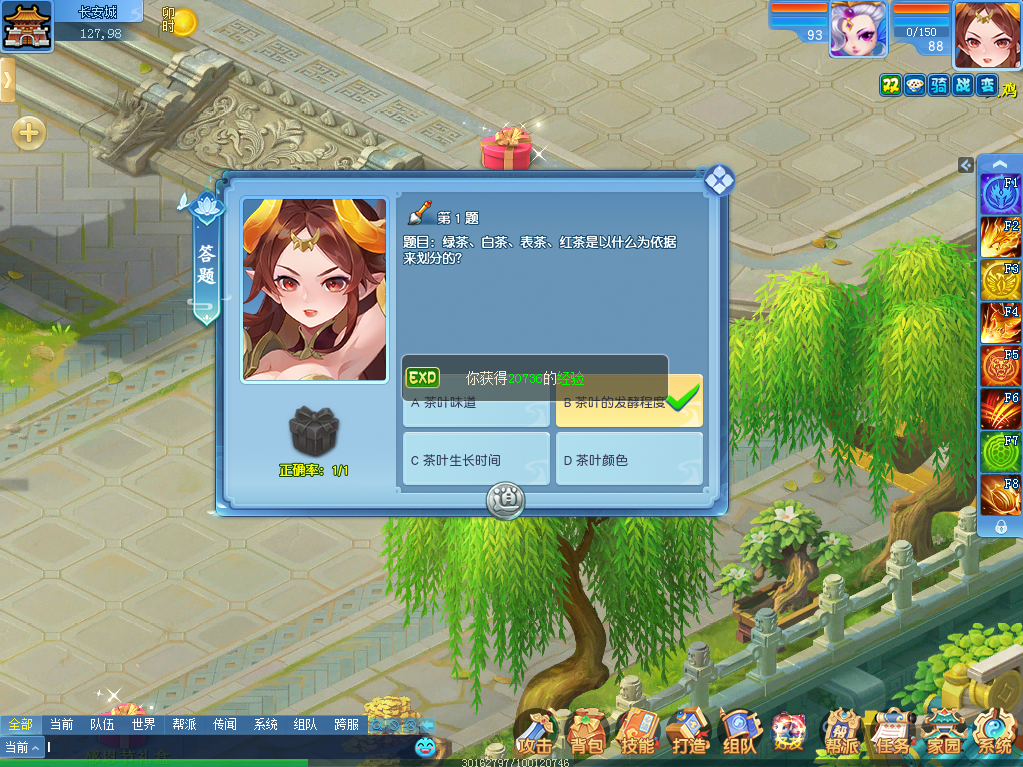Select answer B 茶叶的发酵程度

(x=629, y=403)
